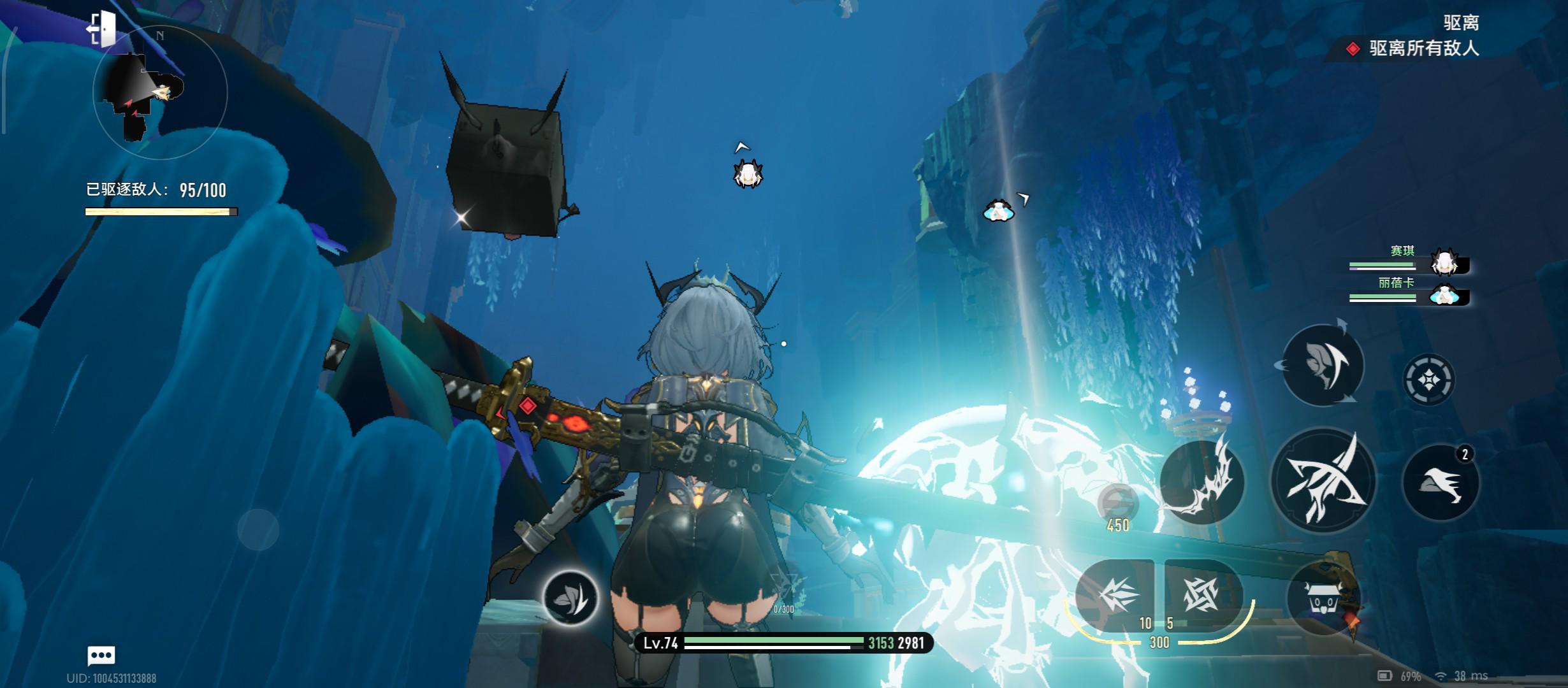Tap the horned mask companion button
Screen dimensions: 1568x688
point(1323,599)
